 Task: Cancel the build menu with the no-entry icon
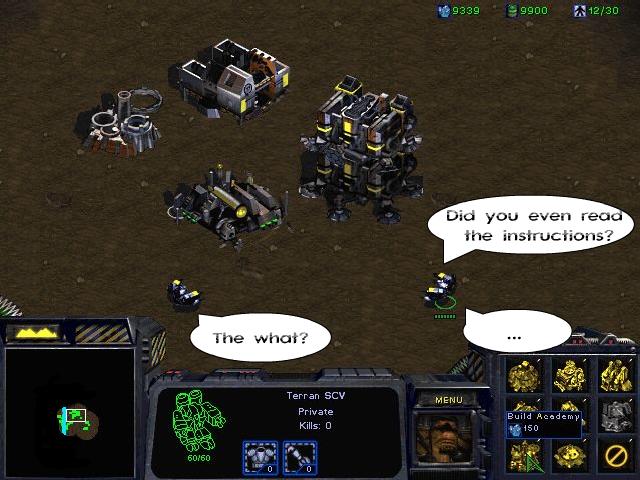tap(615, 455)
